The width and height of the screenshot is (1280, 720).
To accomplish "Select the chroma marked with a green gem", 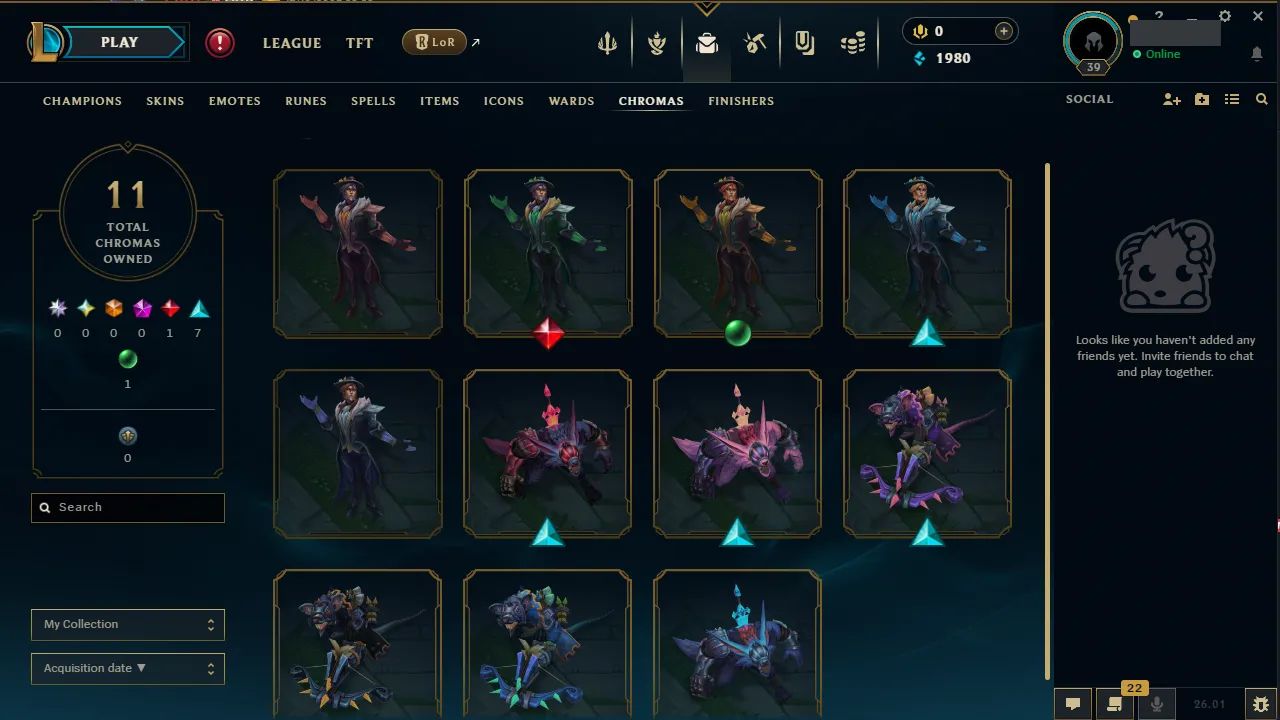I will click(738, 254).
